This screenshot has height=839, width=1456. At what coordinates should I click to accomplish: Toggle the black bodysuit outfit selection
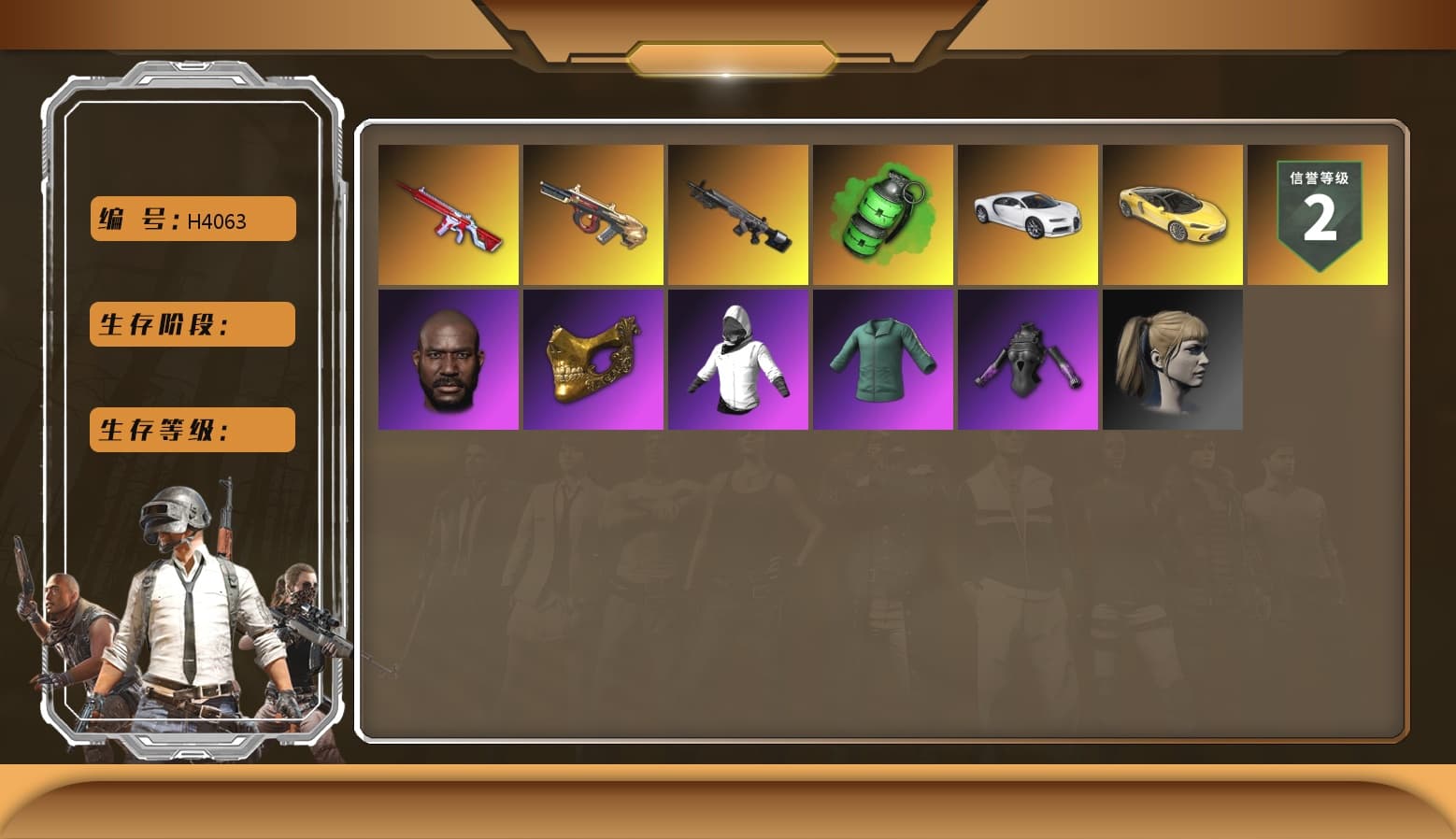1027,360
